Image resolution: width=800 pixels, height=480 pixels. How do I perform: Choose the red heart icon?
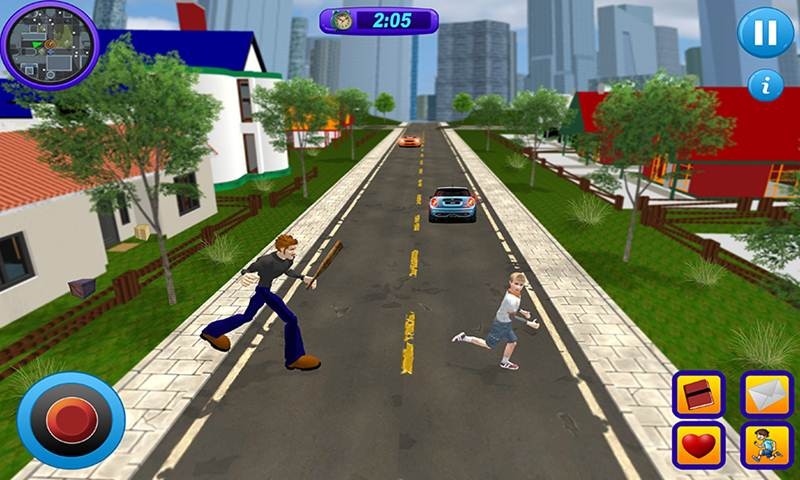pos(698,445)
